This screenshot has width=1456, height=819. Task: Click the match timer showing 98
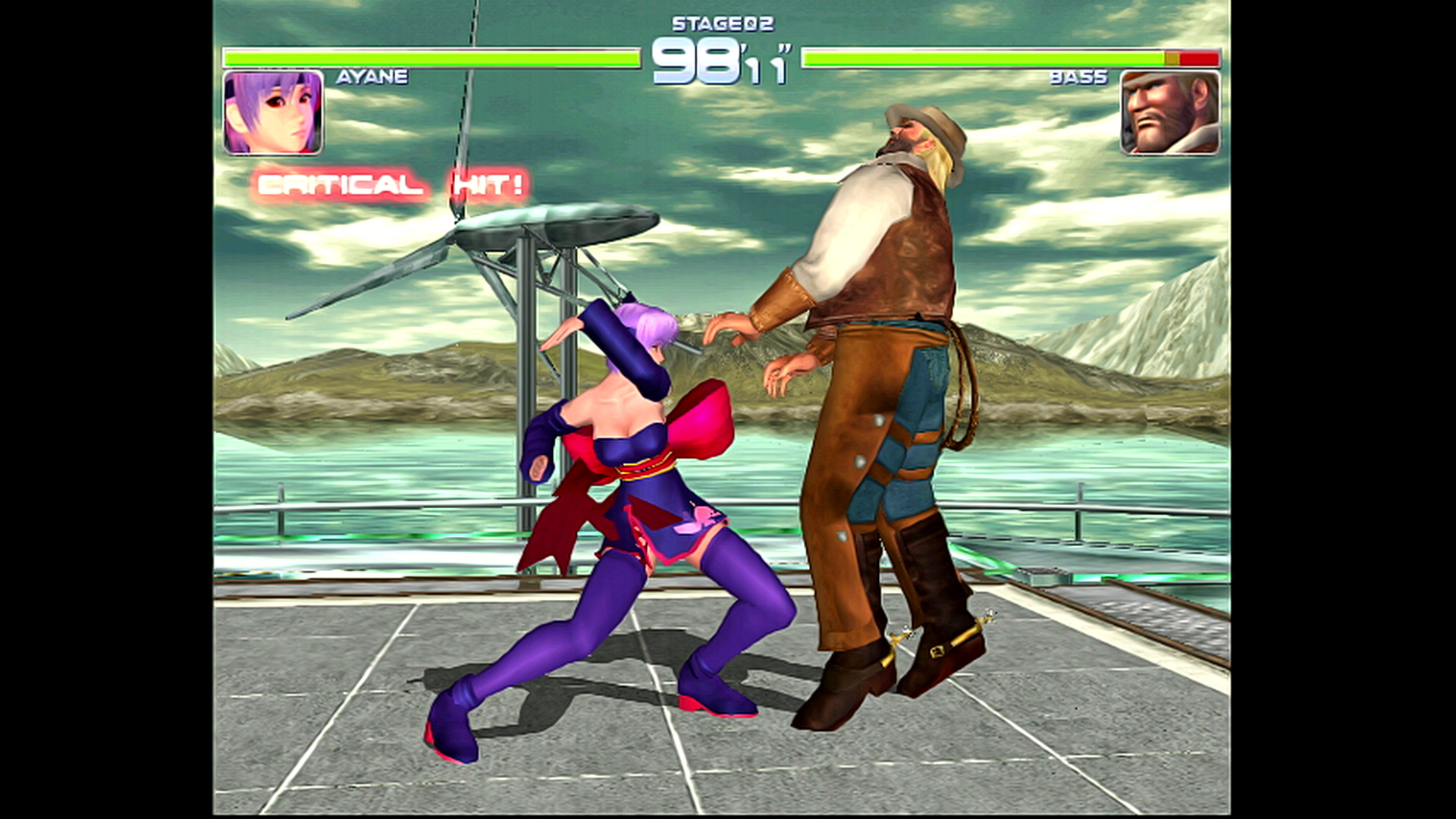tap(698, 61)
